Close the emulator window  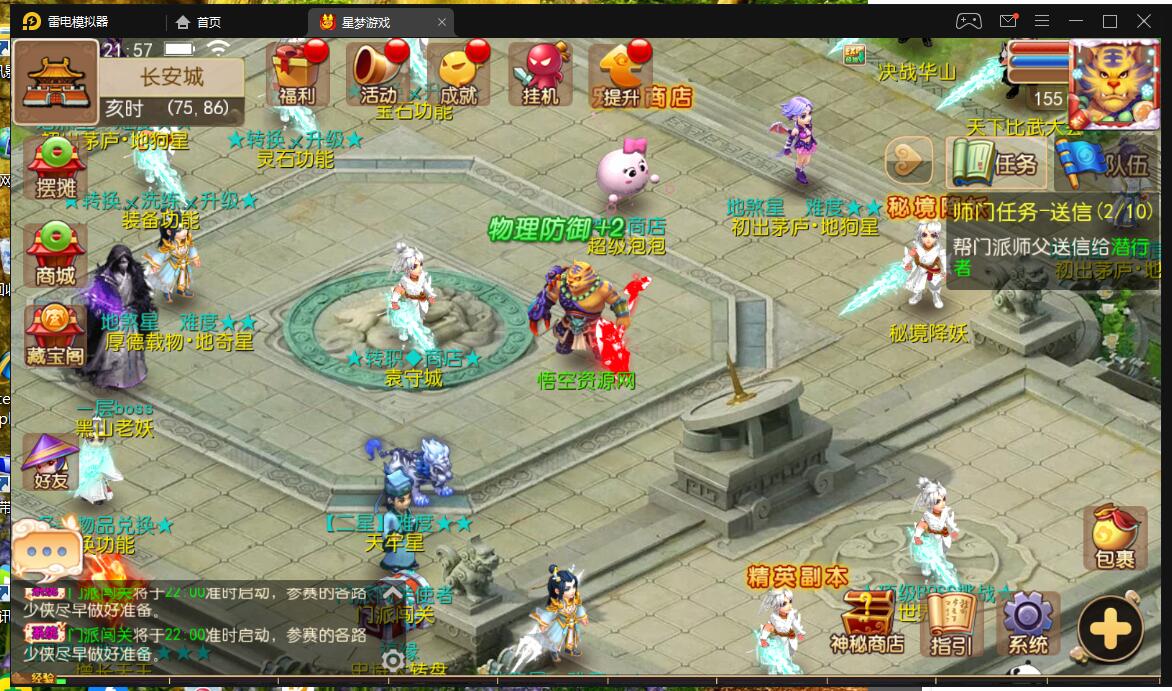(x=1144, y=21)
